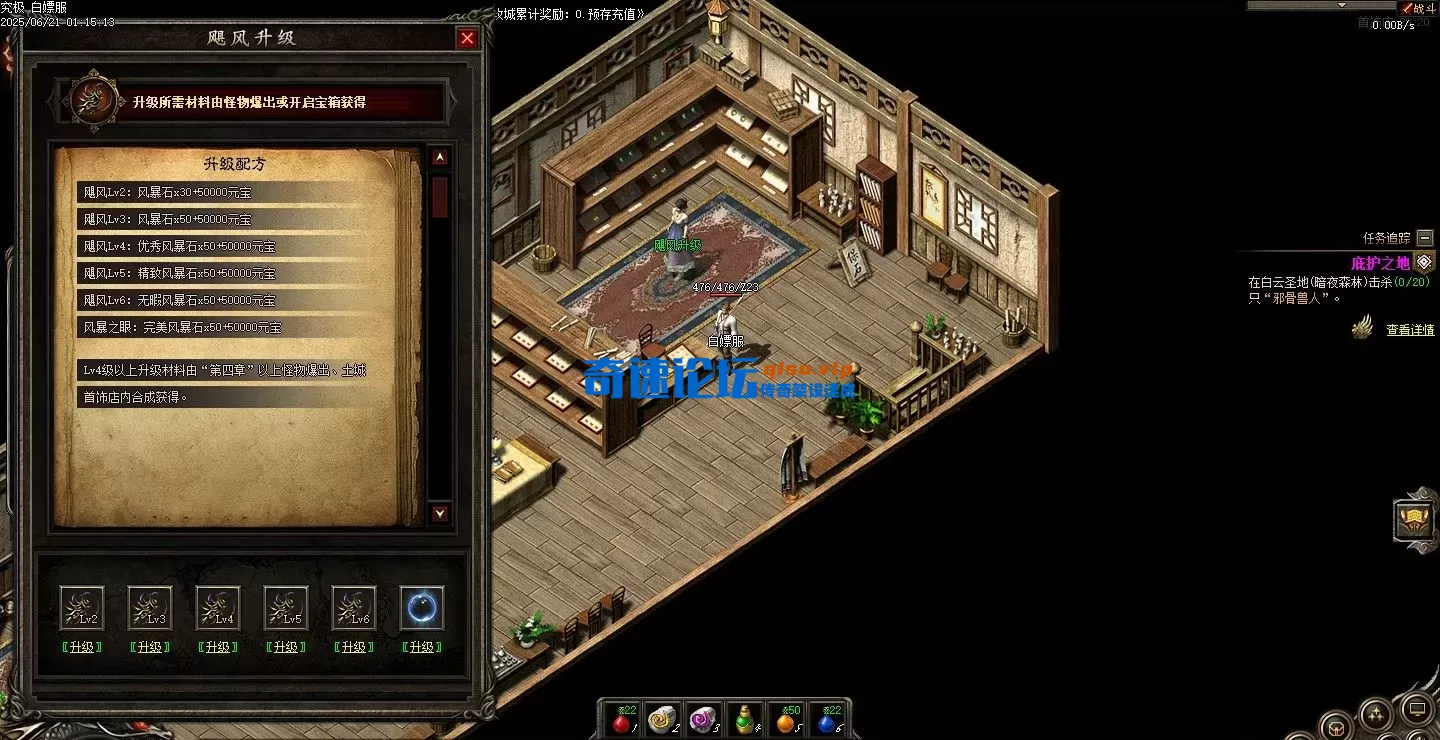The width and height of the screenshot is (1440, 740).
Task: Use the yellow scroll in hotbar slot 2
Action: pos(662,719)
